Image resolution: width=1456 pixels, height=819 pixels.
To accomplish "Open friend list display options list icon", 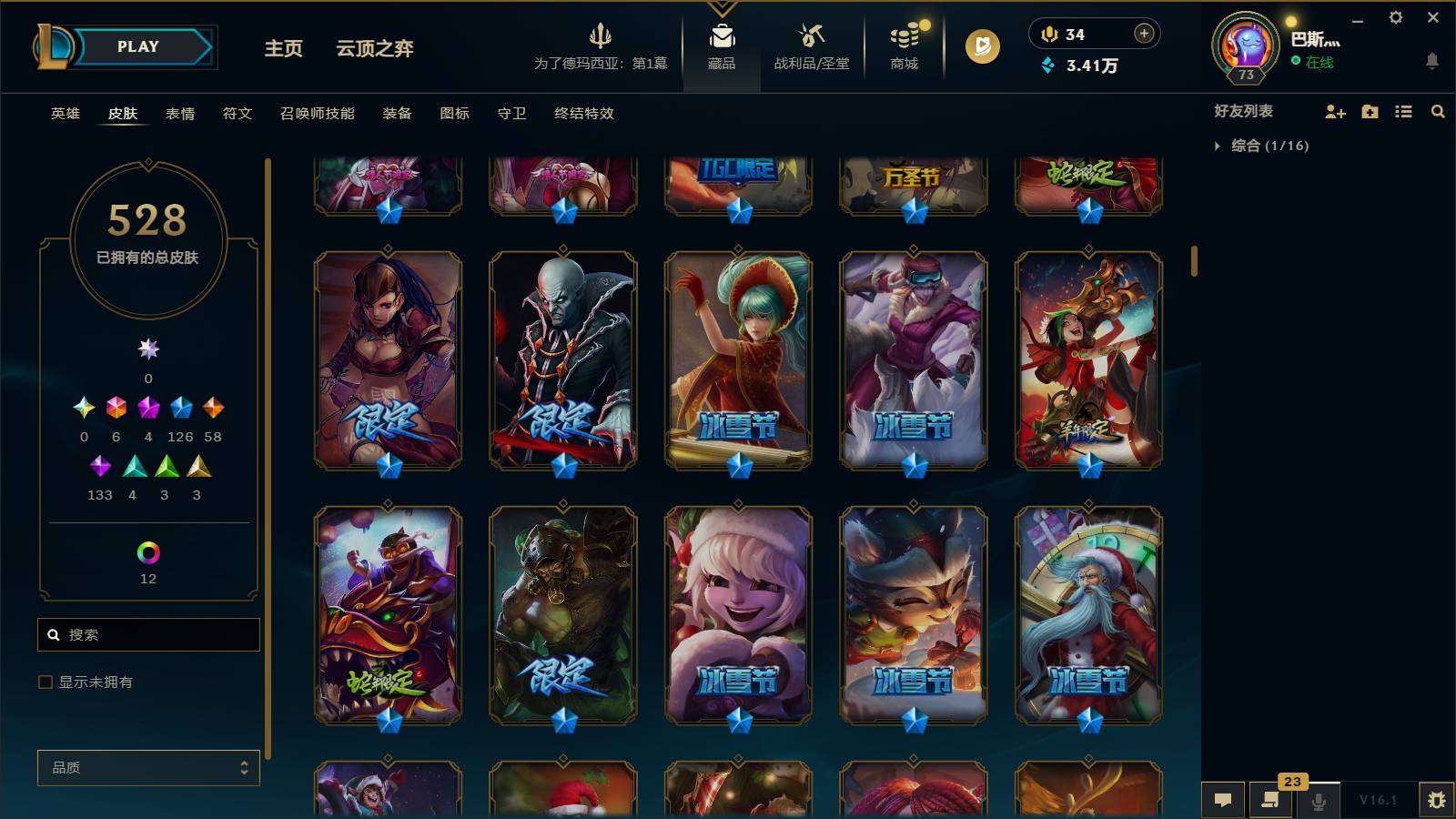I will coord(1402,112).
